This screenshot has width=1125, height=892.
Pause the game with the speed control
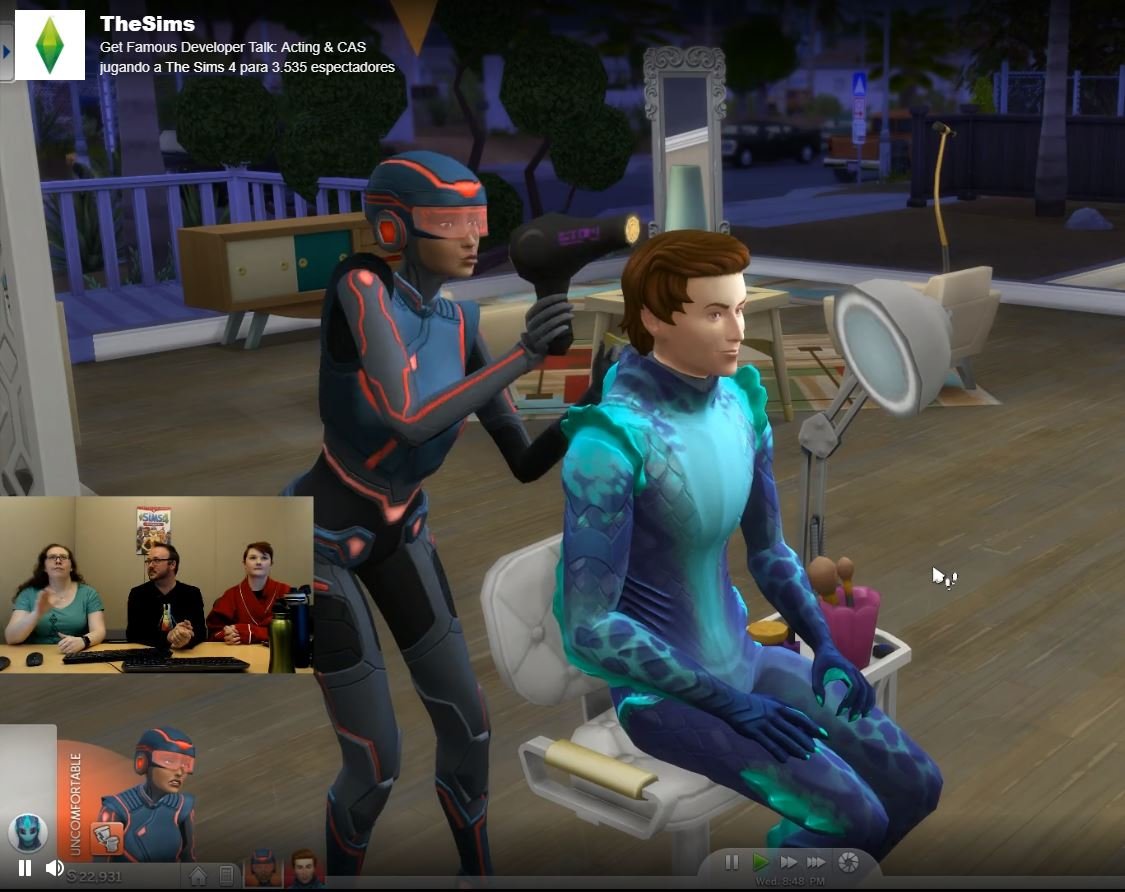[x=732, y=862]
